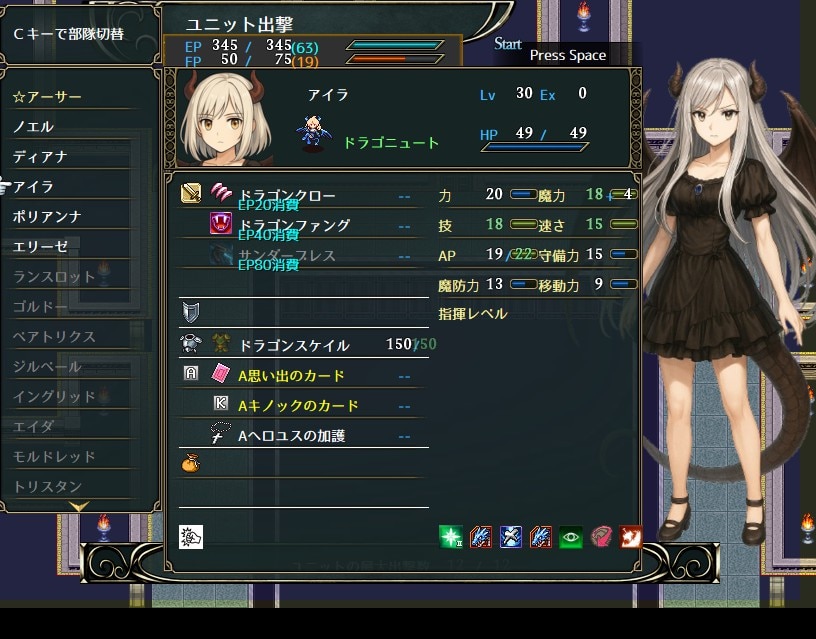Screen dimensions: 816x639
Task: Choose the ドラゴンスケイル armor slot
Action: click(294, 345)
